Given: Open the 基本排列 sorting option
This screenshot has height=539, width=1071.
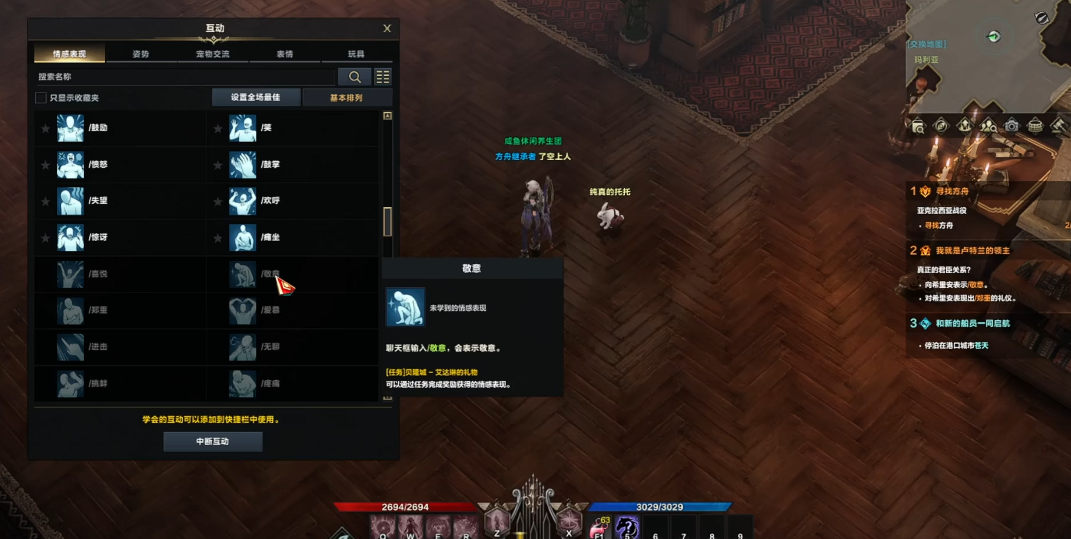Looking at the screenshot, I should coord(346,98).
